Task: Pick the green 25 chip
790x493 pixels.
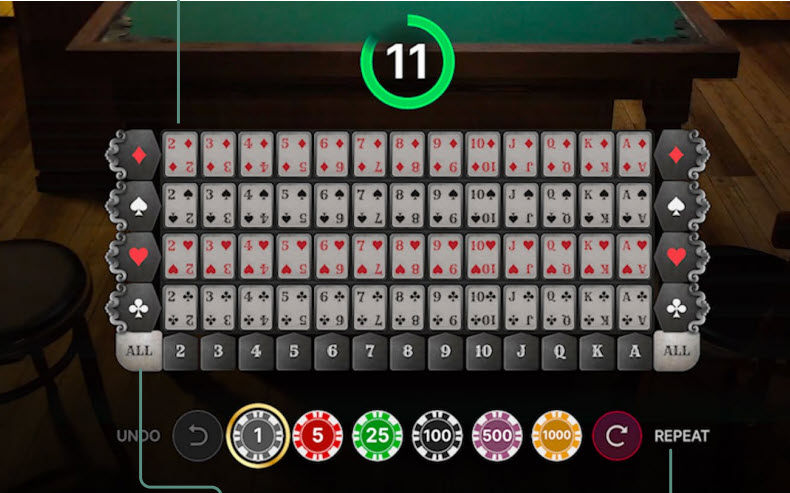Action: pos(377,436)
